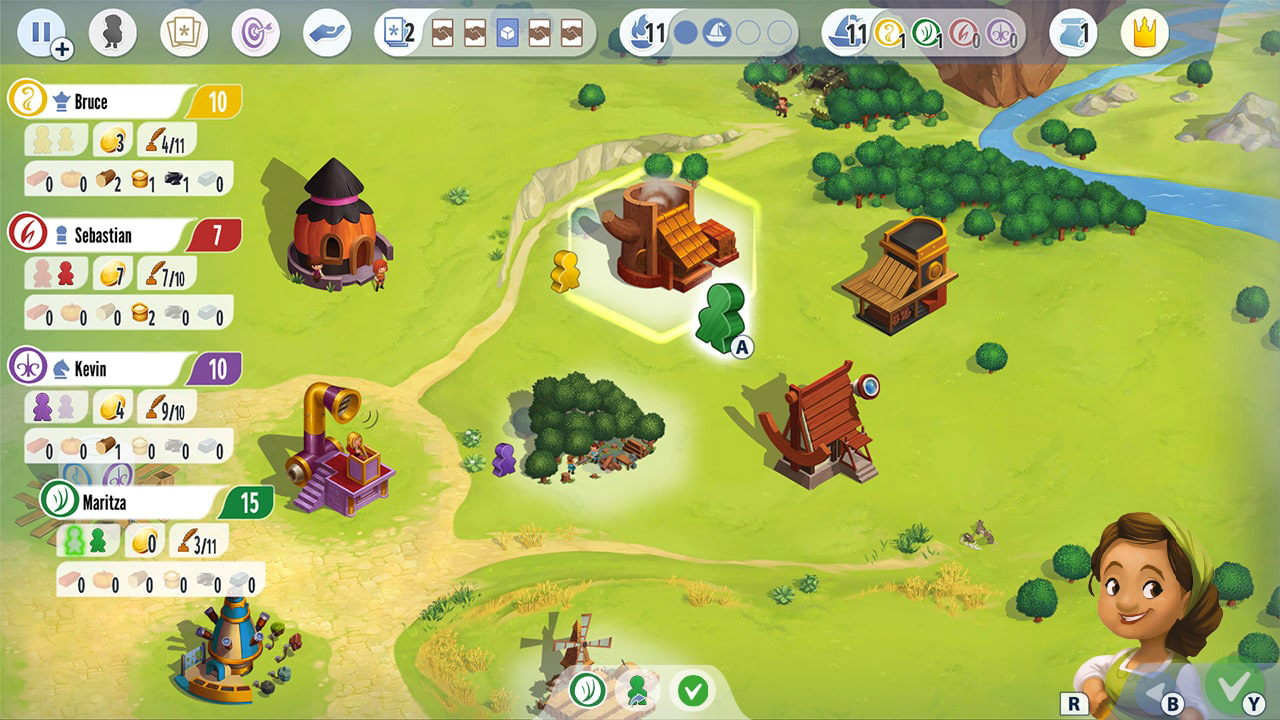Open the starred cards panel
Image resolution: width=1280 pixels, height=720 pixels.
pyautogui.click(x=184, y=31)
